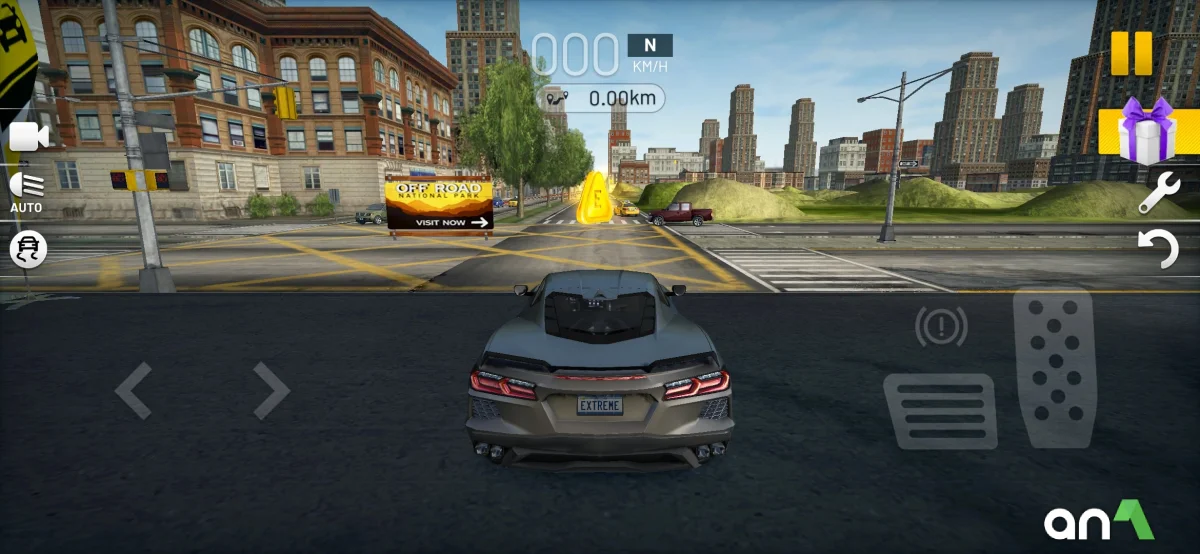Pause the game with the yellow pause button

1131,53
